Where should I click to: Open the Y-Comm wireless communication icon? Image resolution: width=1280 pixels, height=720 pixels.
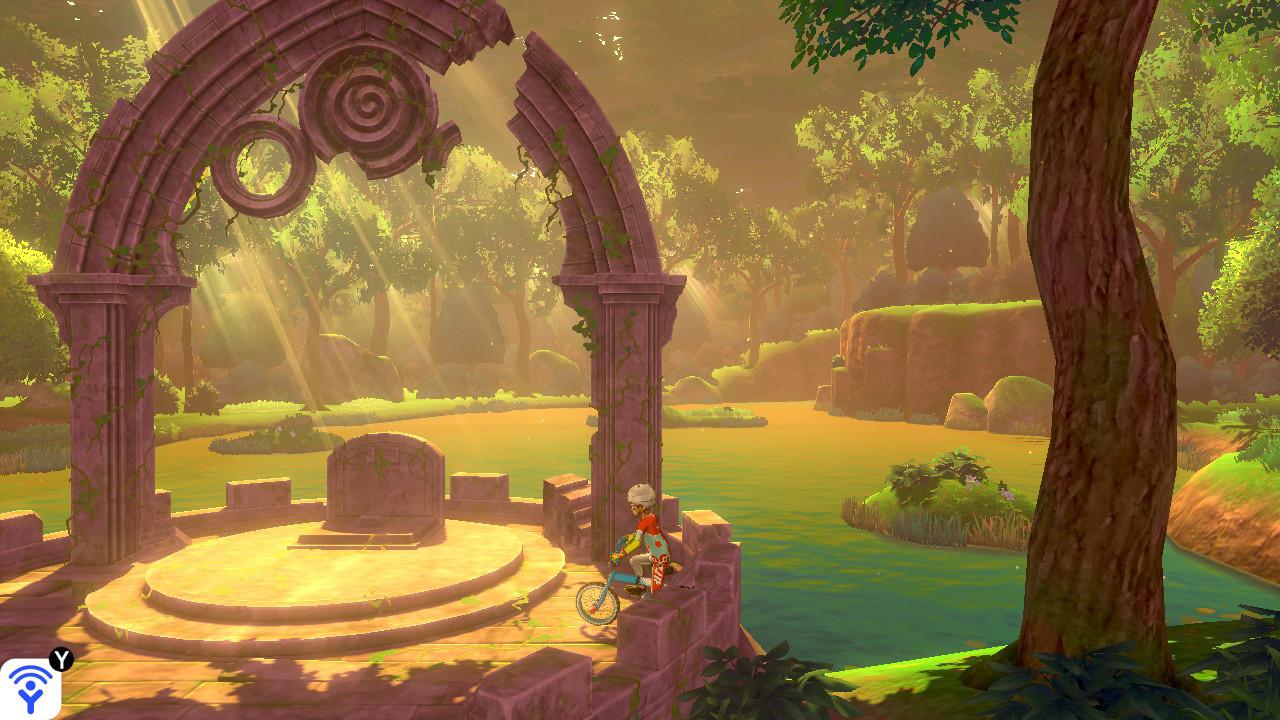30,689
